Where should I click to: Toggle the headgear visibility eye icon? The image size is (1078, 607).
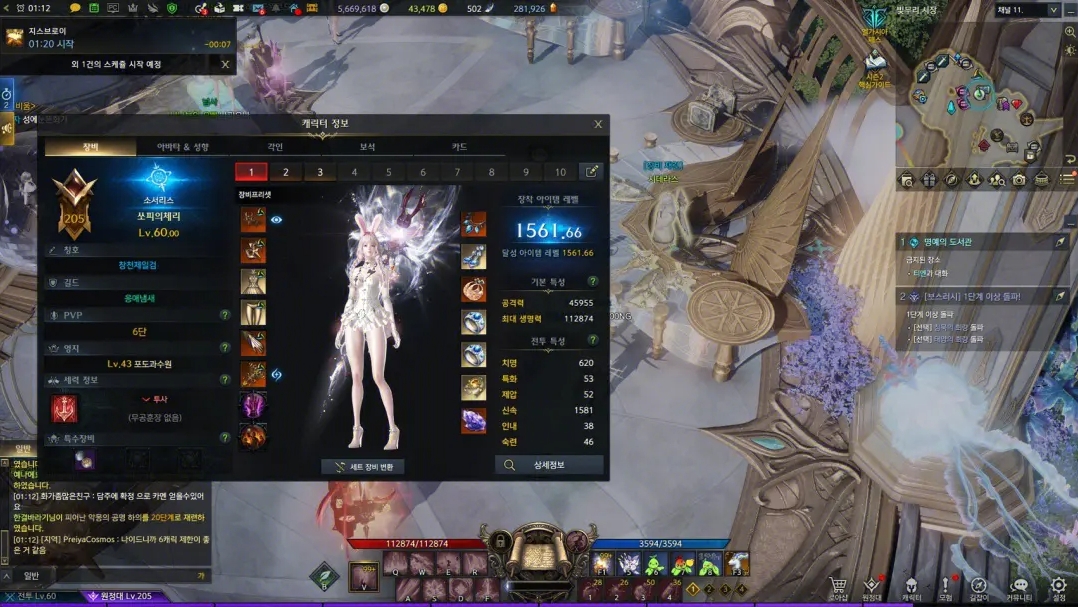277,220
